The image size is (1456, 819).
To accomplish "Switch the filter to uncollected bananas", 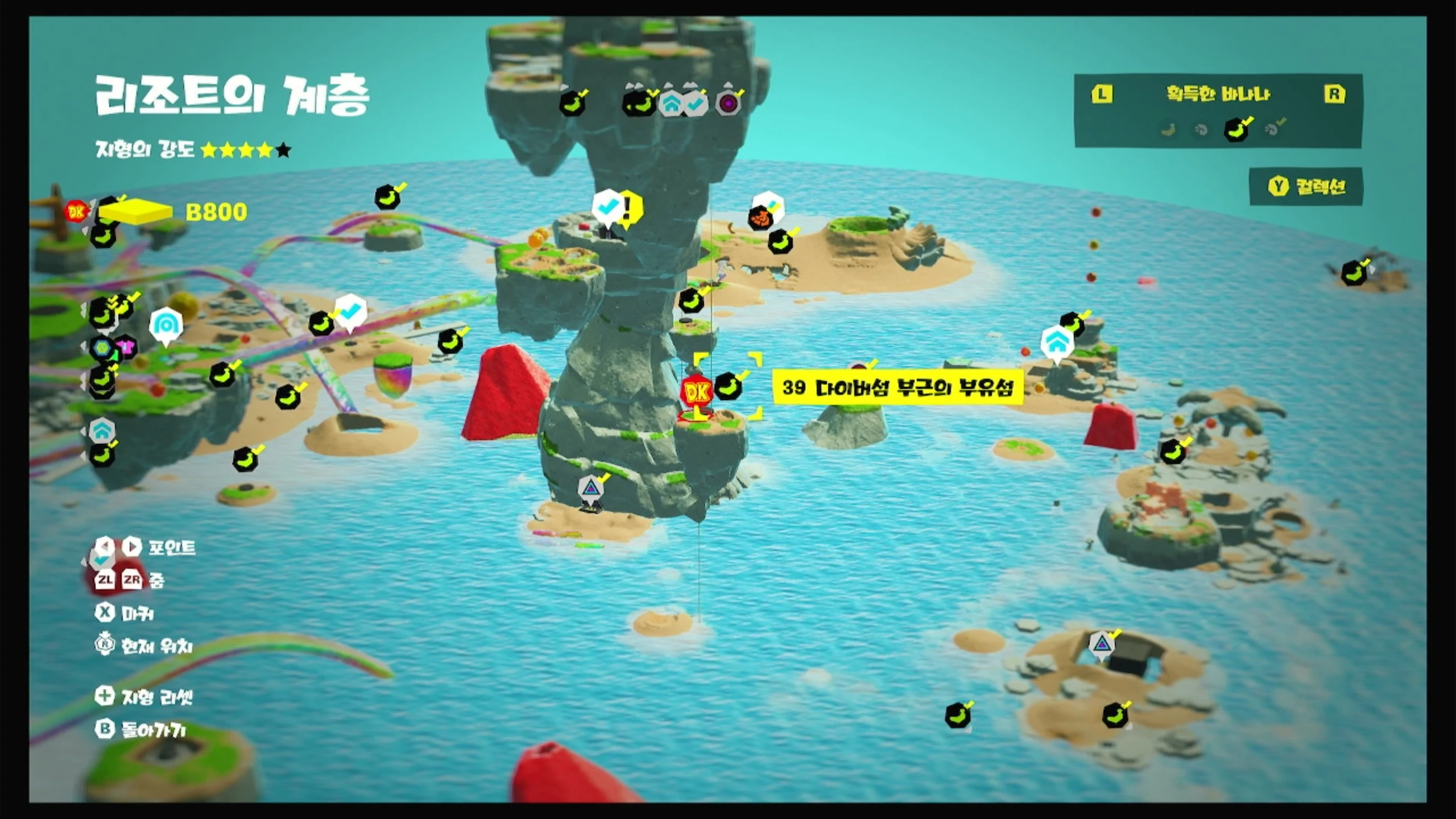I will 1168,130.
